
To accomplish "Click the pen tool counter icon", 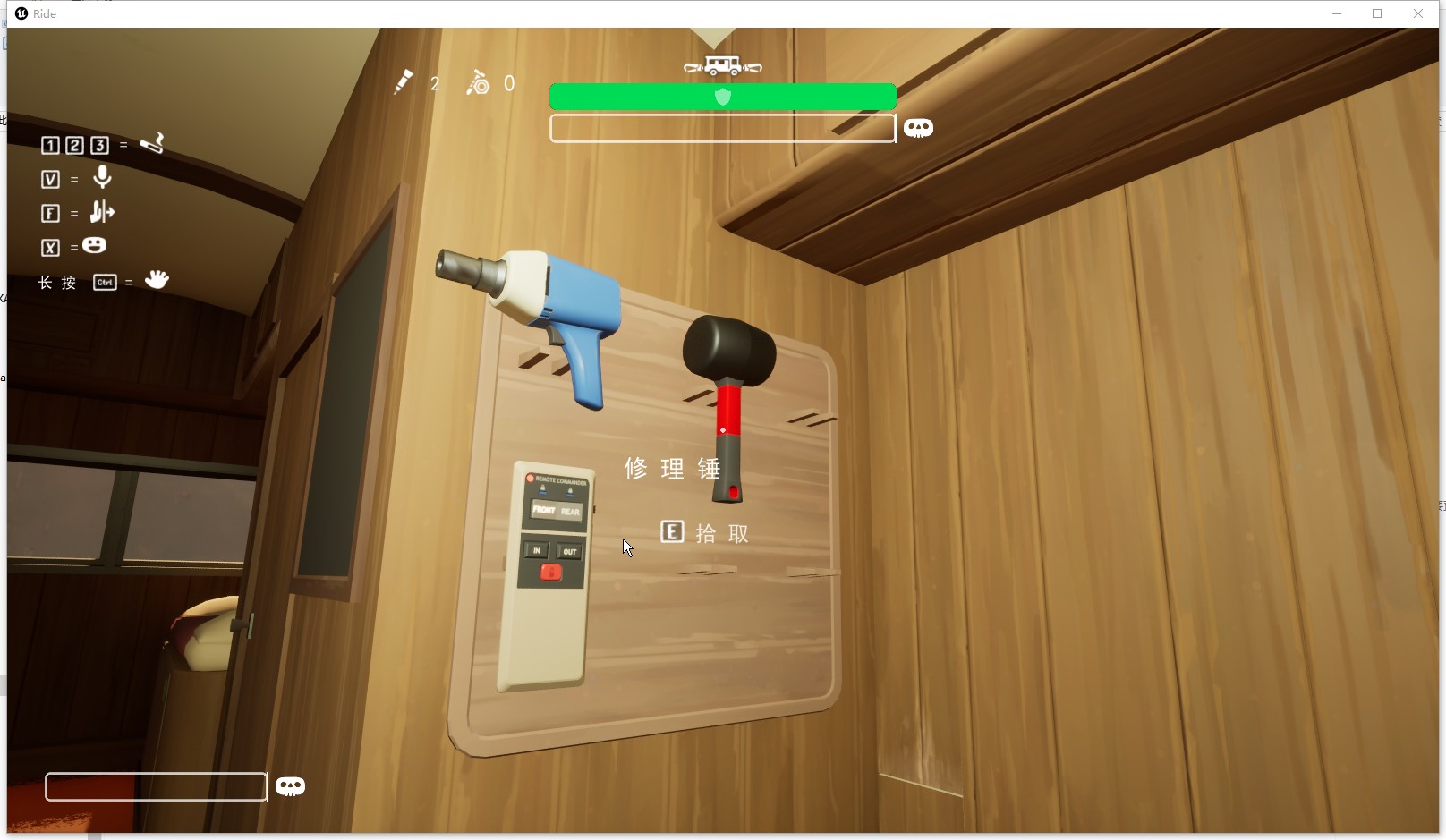I will pos(404,82).
